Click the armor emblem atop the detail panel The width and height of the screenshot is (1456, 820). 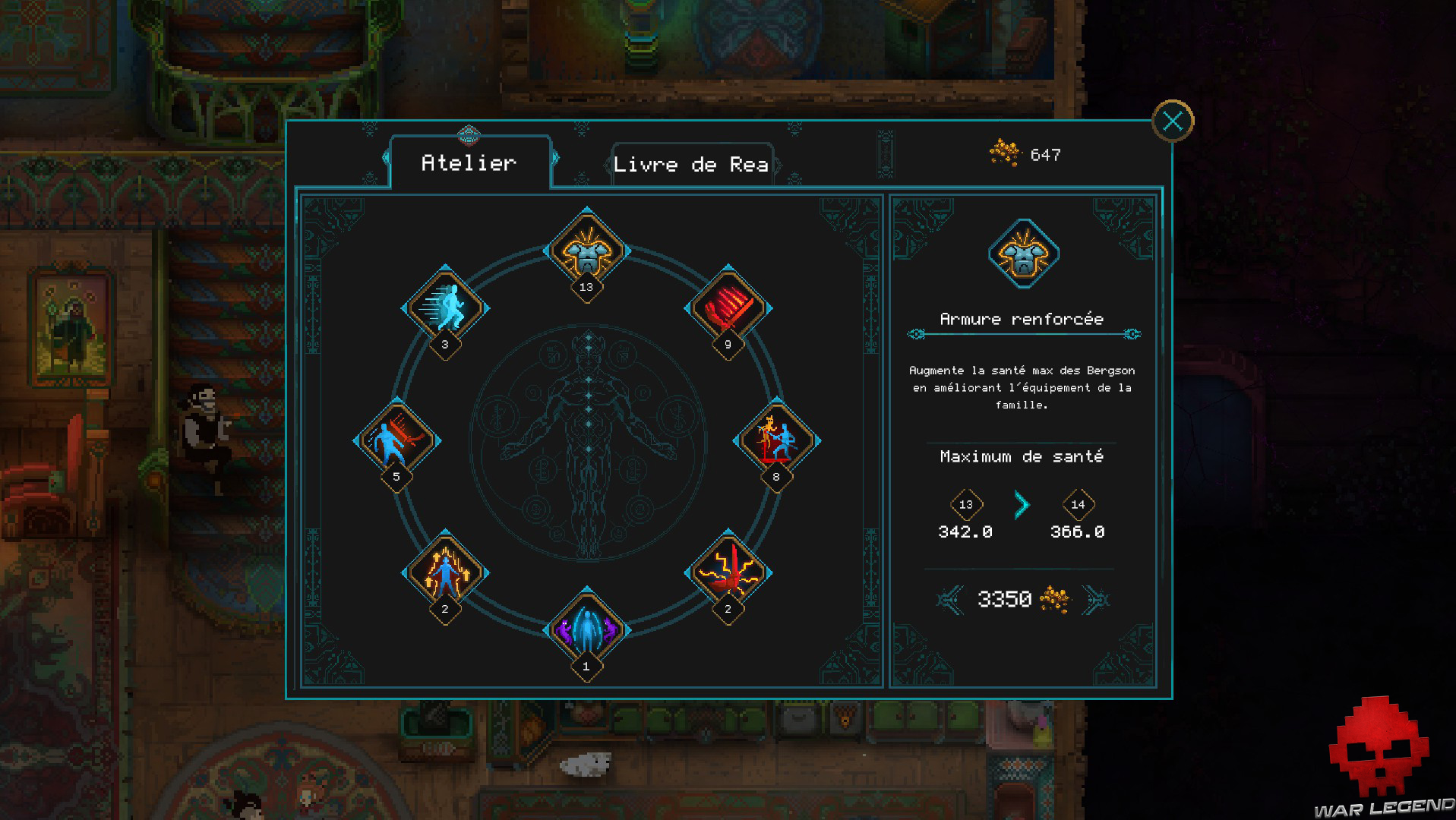point(1023,253)
